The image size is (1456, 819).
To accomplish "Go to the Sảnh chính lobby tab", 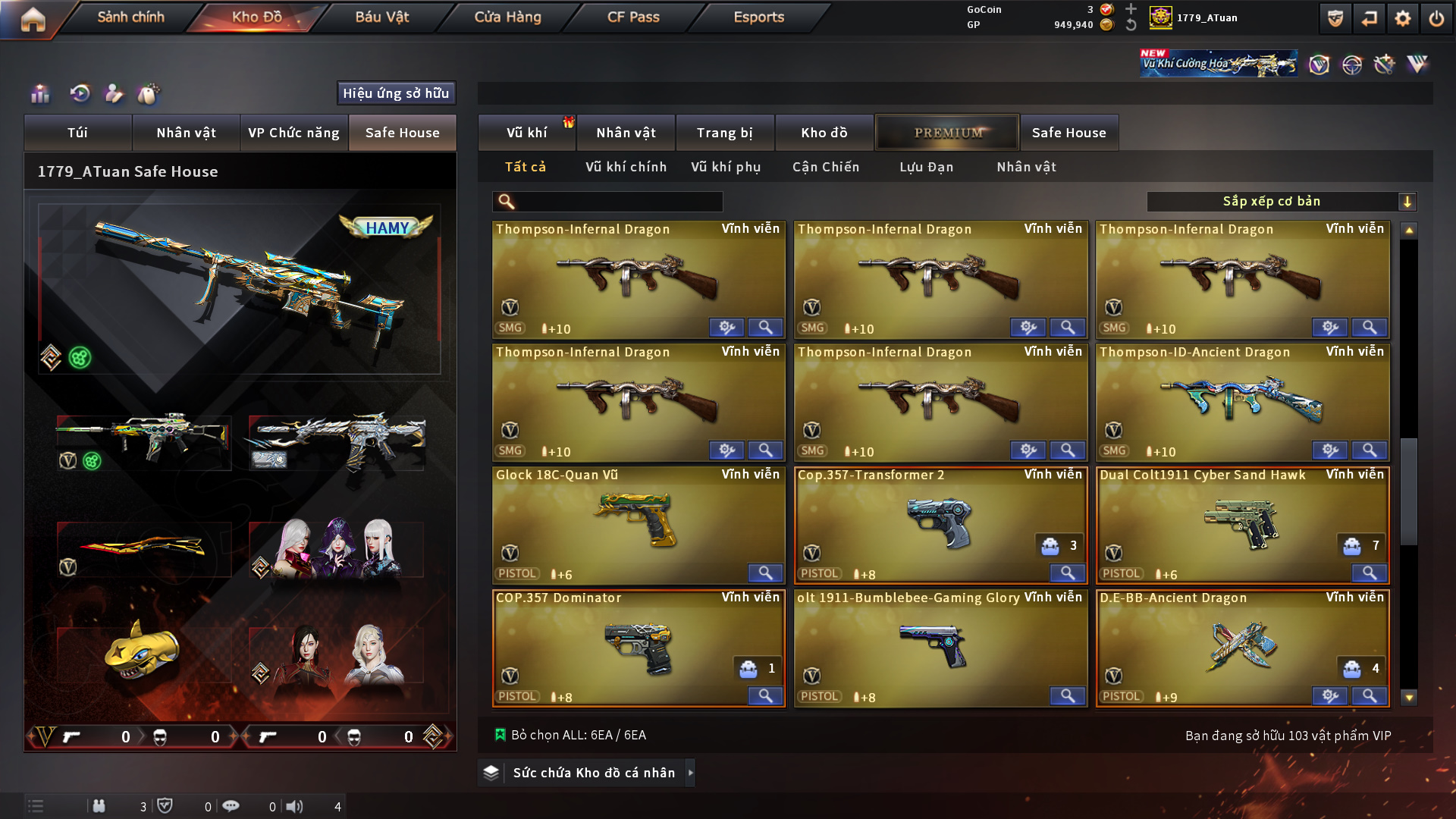I will point(130,17).
